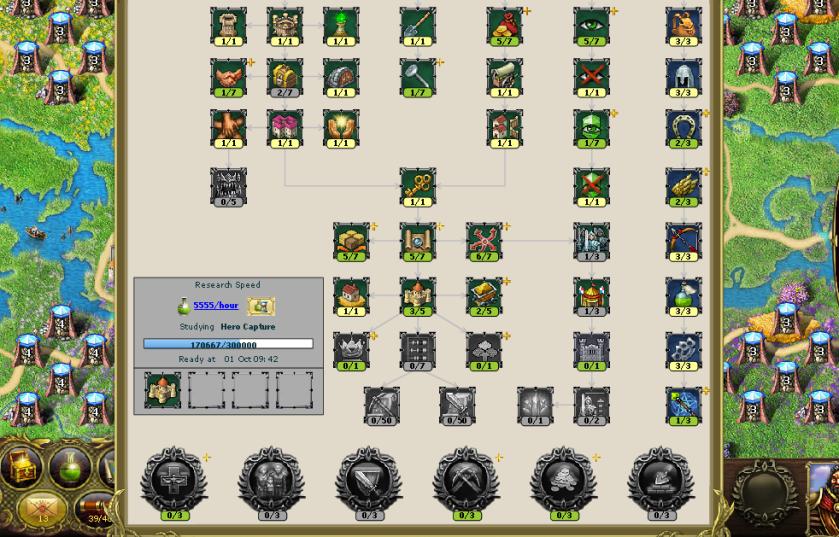Open the map with magnifier research
The height and width of the screenshot is (537, 839).
coord(417,240)
